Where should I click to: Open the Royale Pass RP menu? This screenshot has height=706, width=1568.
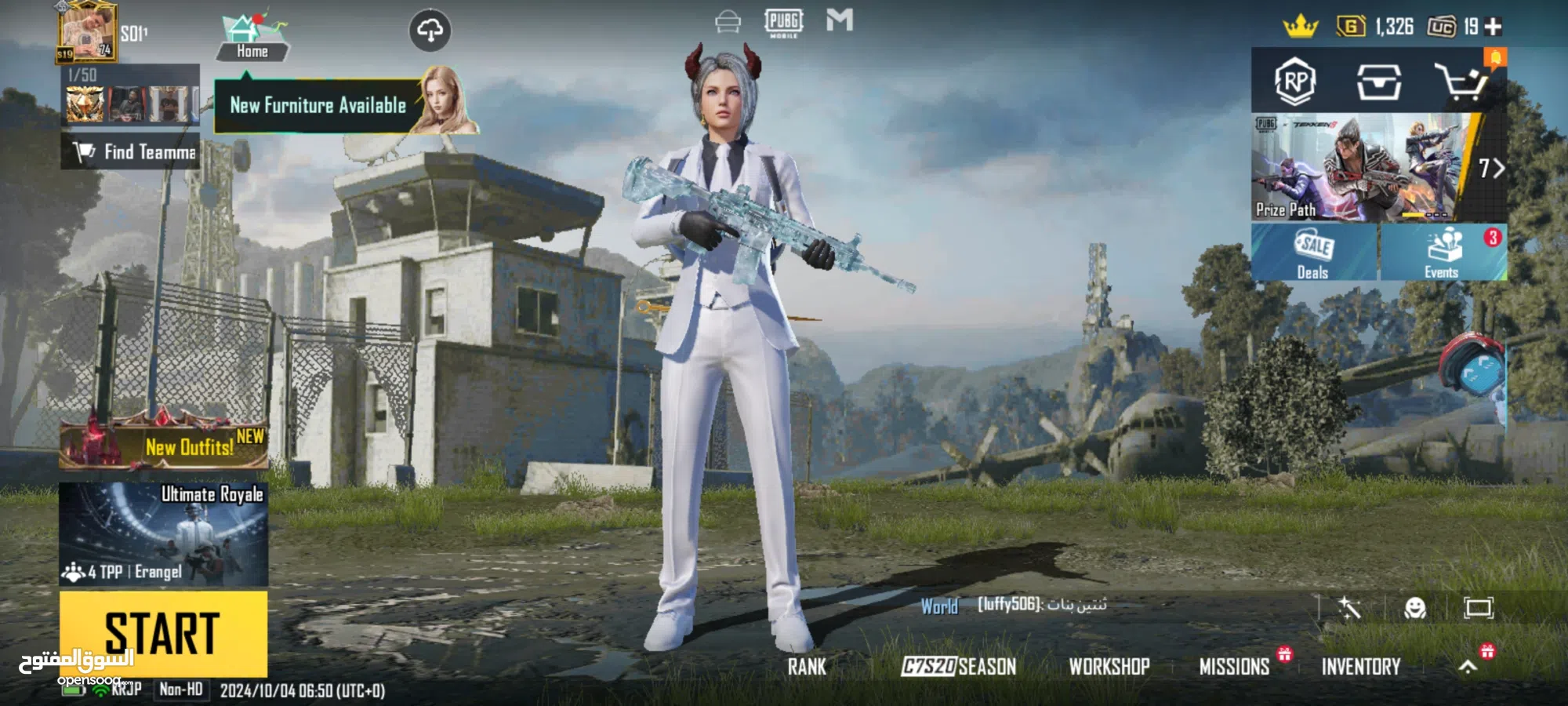pos(1295,81)
